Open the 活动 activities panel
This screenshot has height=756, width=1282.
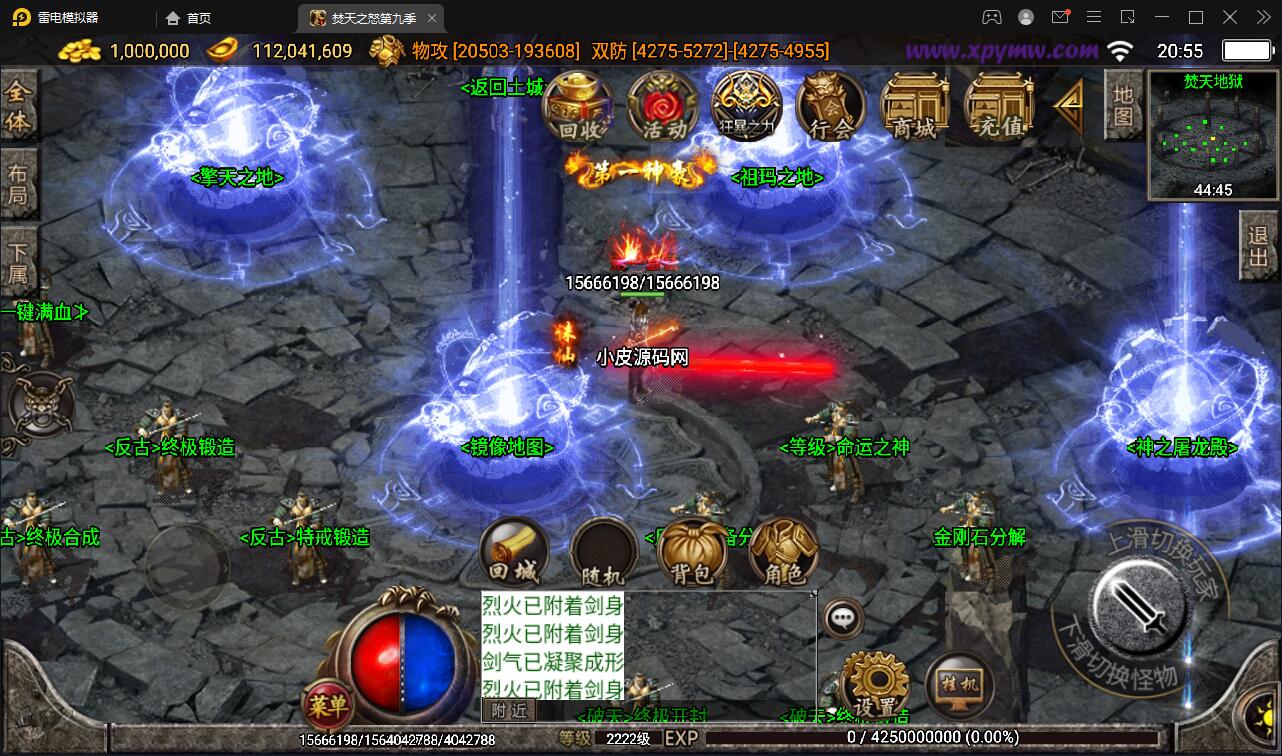[661, 108]
